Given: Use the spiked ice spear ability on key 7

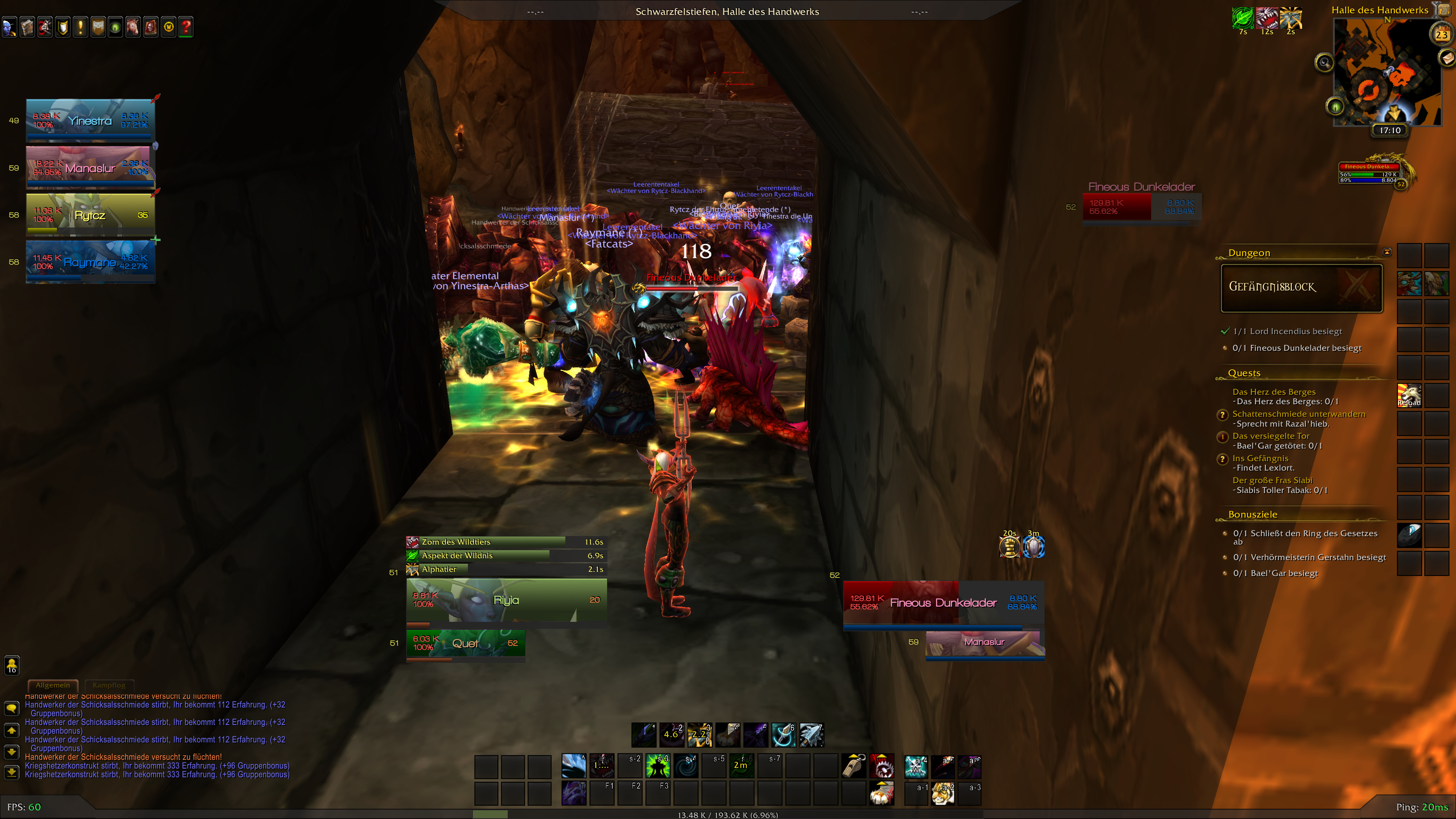Looking at the screenshot, I should coord(812,735).
